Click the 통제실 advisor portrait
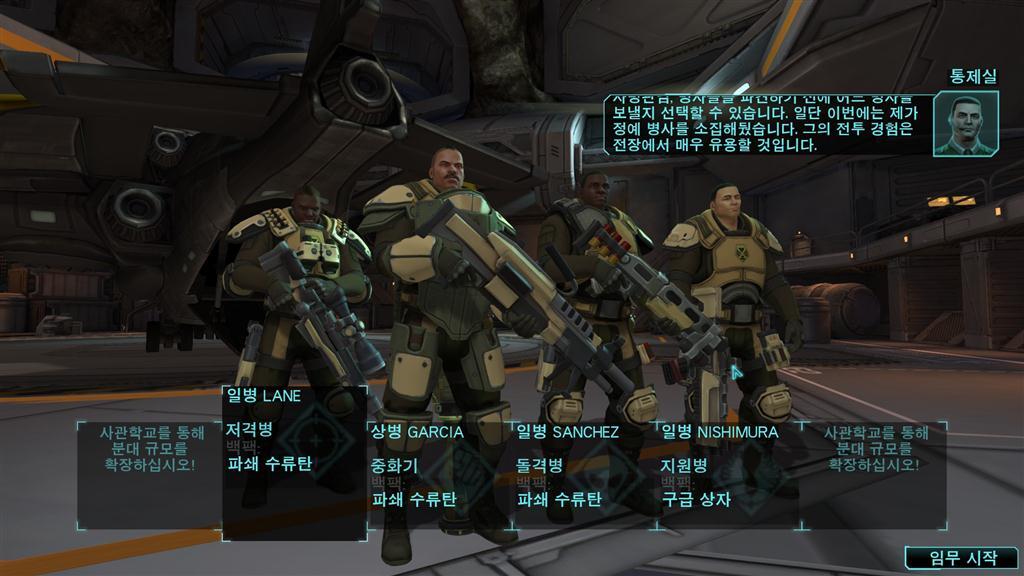 [x=965, y=124]
